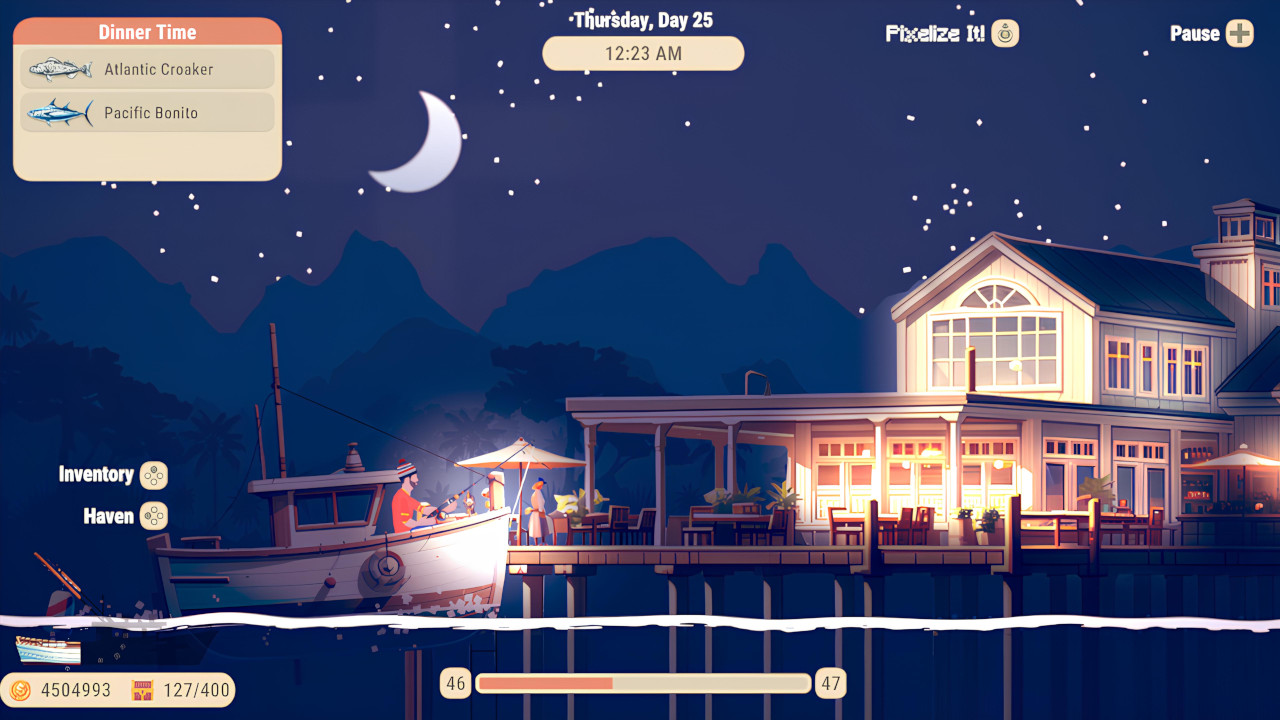Viewport: 1280px width, 720px height.
Task: Open Haven via its button icon
Action: point(153,516)
